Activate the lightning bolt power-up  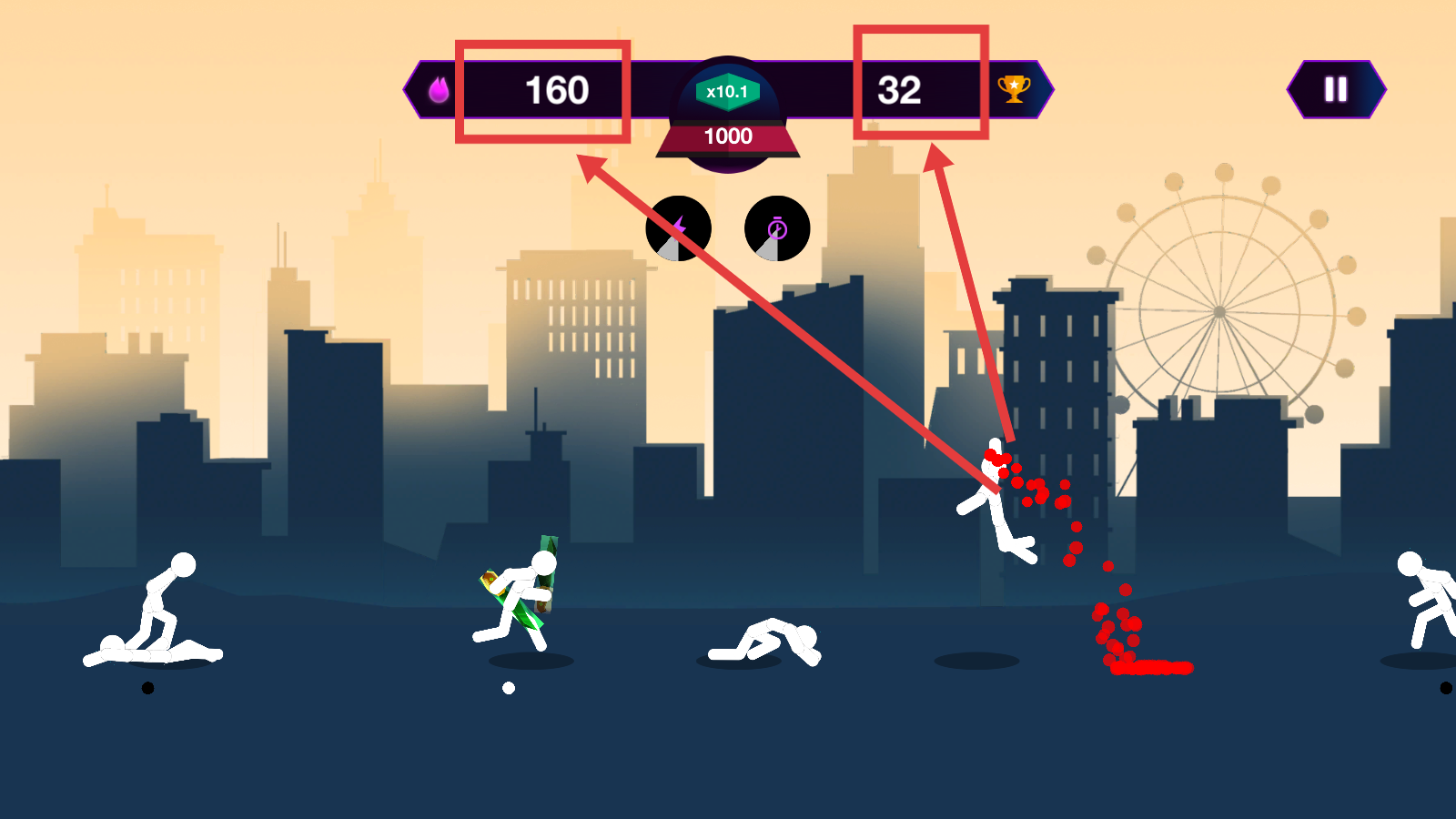click(x=678, y=228)
